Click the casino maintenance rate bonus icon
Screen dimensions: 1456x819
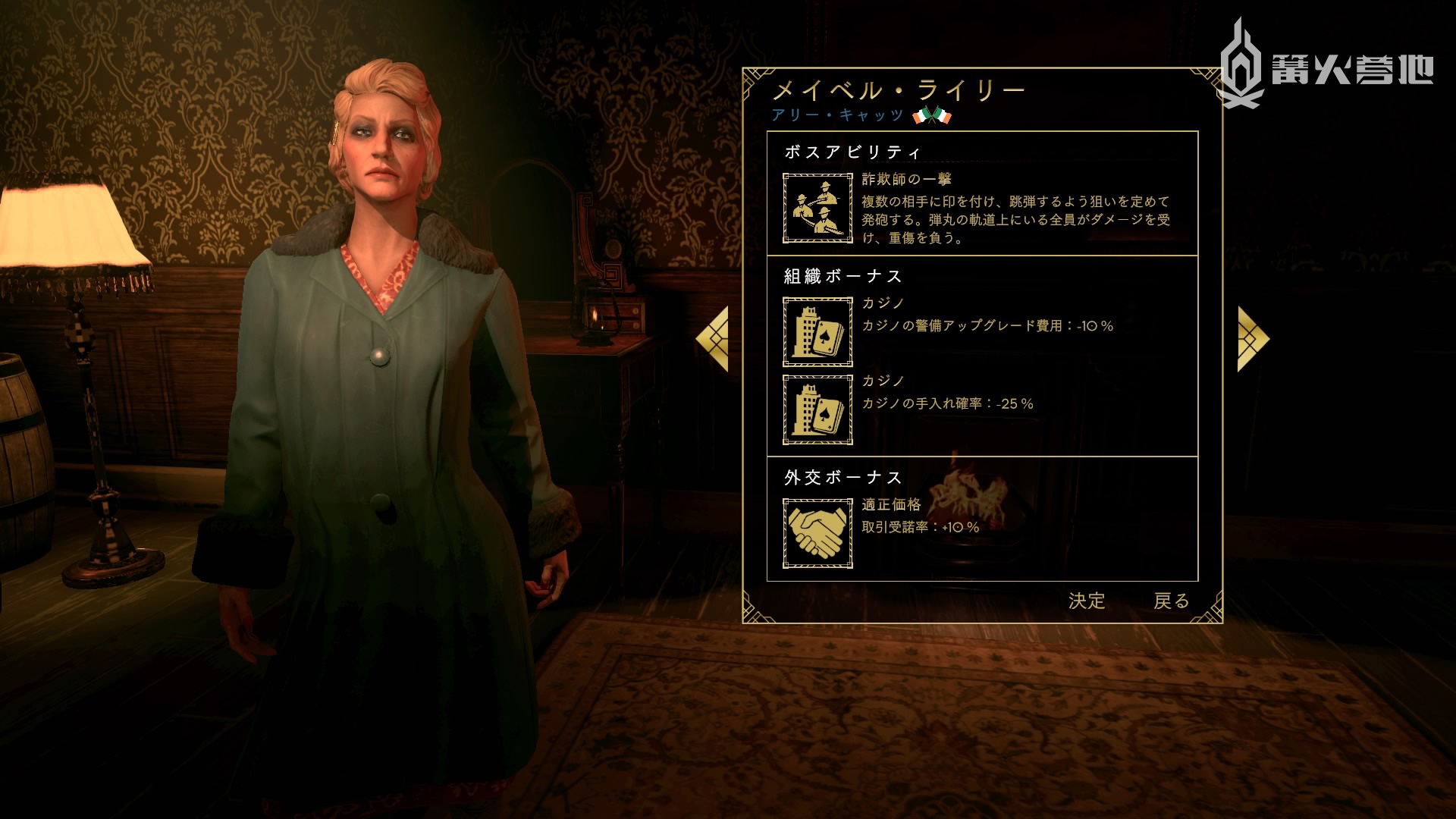tap(817, 409)
